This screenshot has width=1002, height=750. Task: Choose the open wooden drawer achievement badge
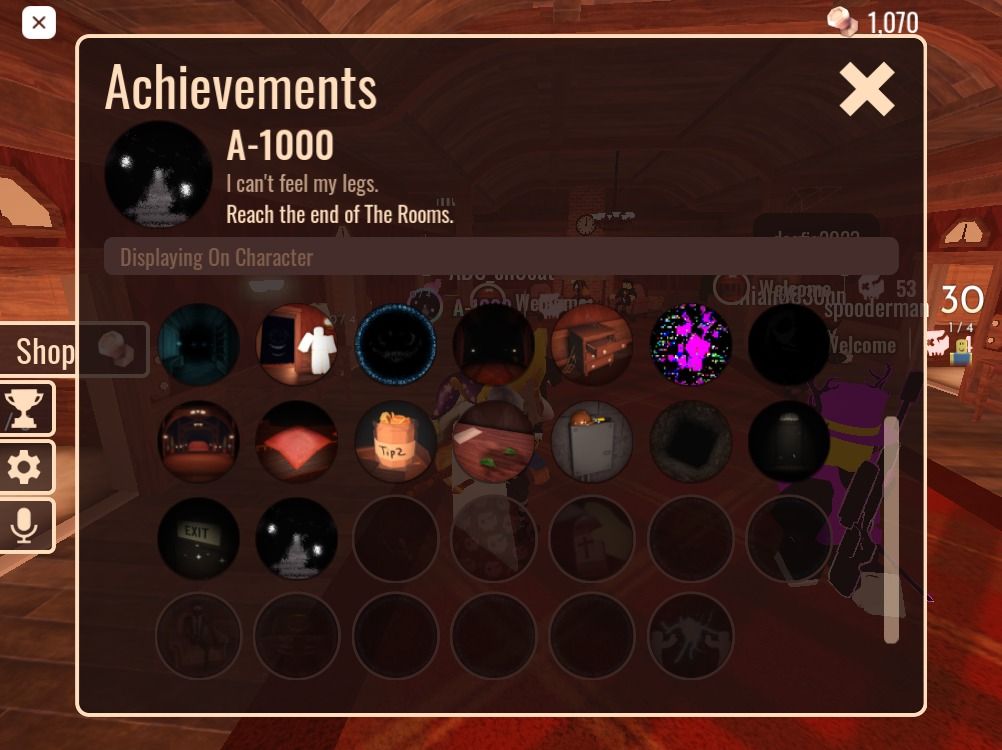point(592,345)
